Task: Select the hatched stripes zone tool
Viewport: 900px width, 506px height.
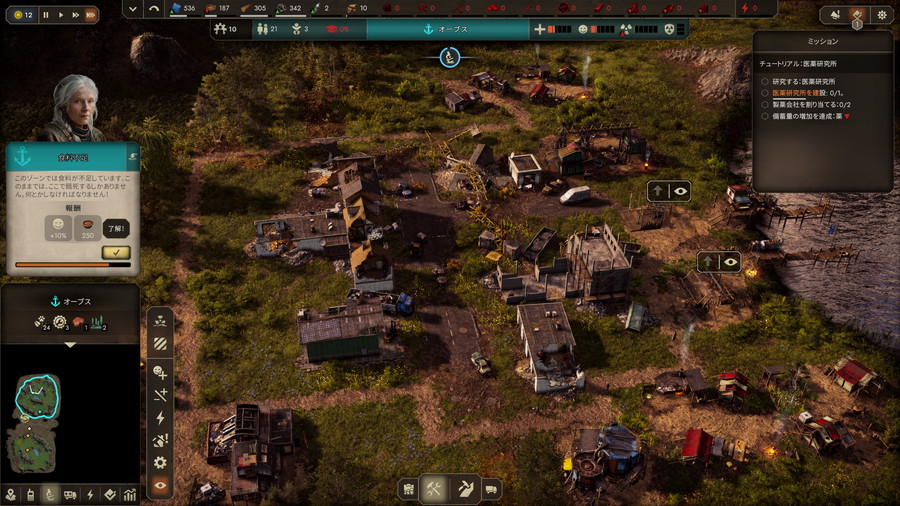Action: pos(160,343)
